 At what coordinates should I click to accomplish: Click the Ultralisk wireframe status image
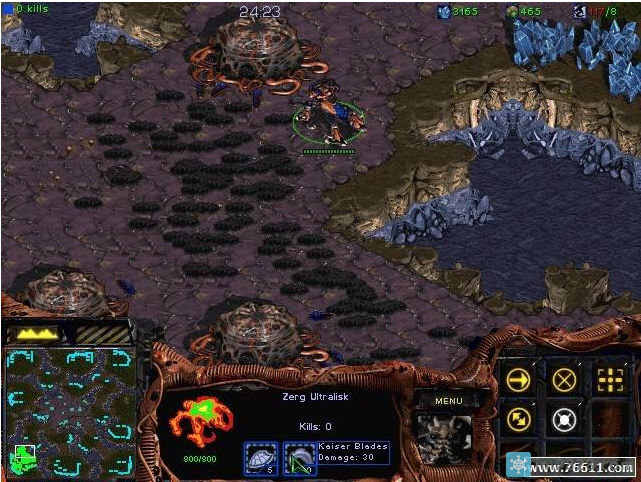(x=200, y=421)
